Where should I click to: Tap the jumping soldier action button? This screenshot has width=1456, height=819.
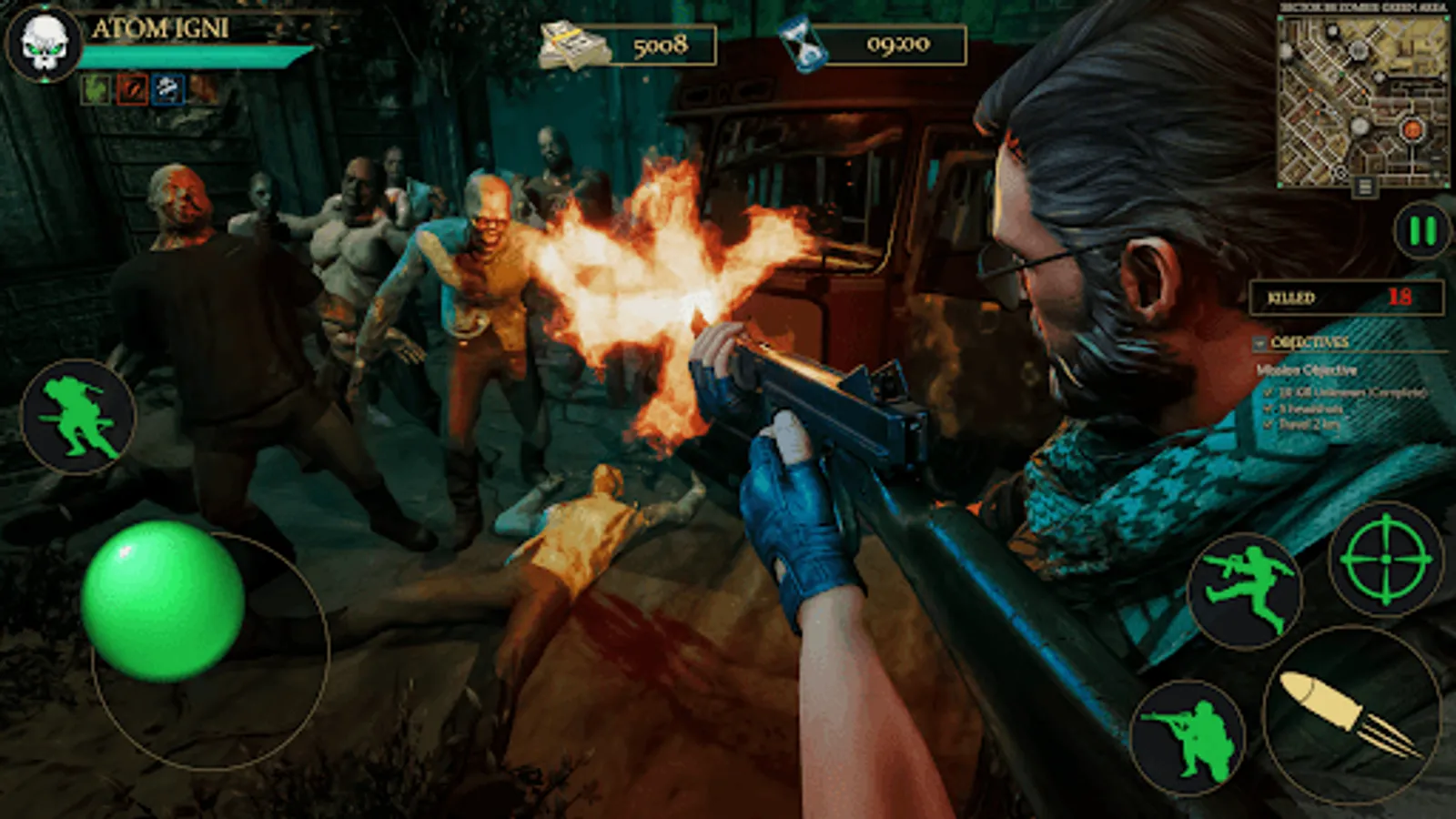[x=1245, y=590]
